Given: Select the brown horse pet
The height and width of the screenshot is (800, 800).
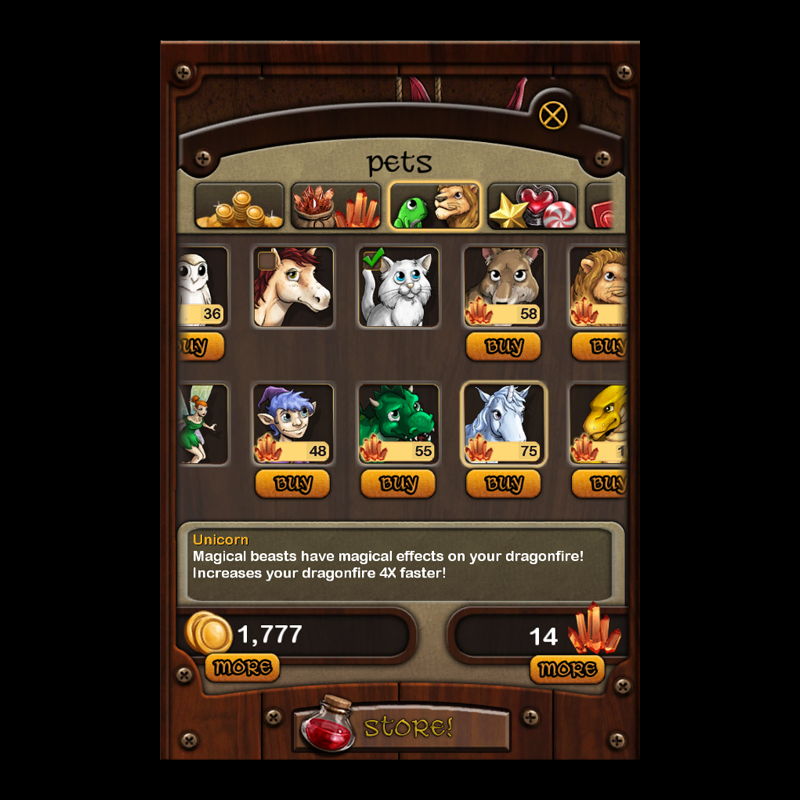Looking at the screenshot, I should 292,287.
